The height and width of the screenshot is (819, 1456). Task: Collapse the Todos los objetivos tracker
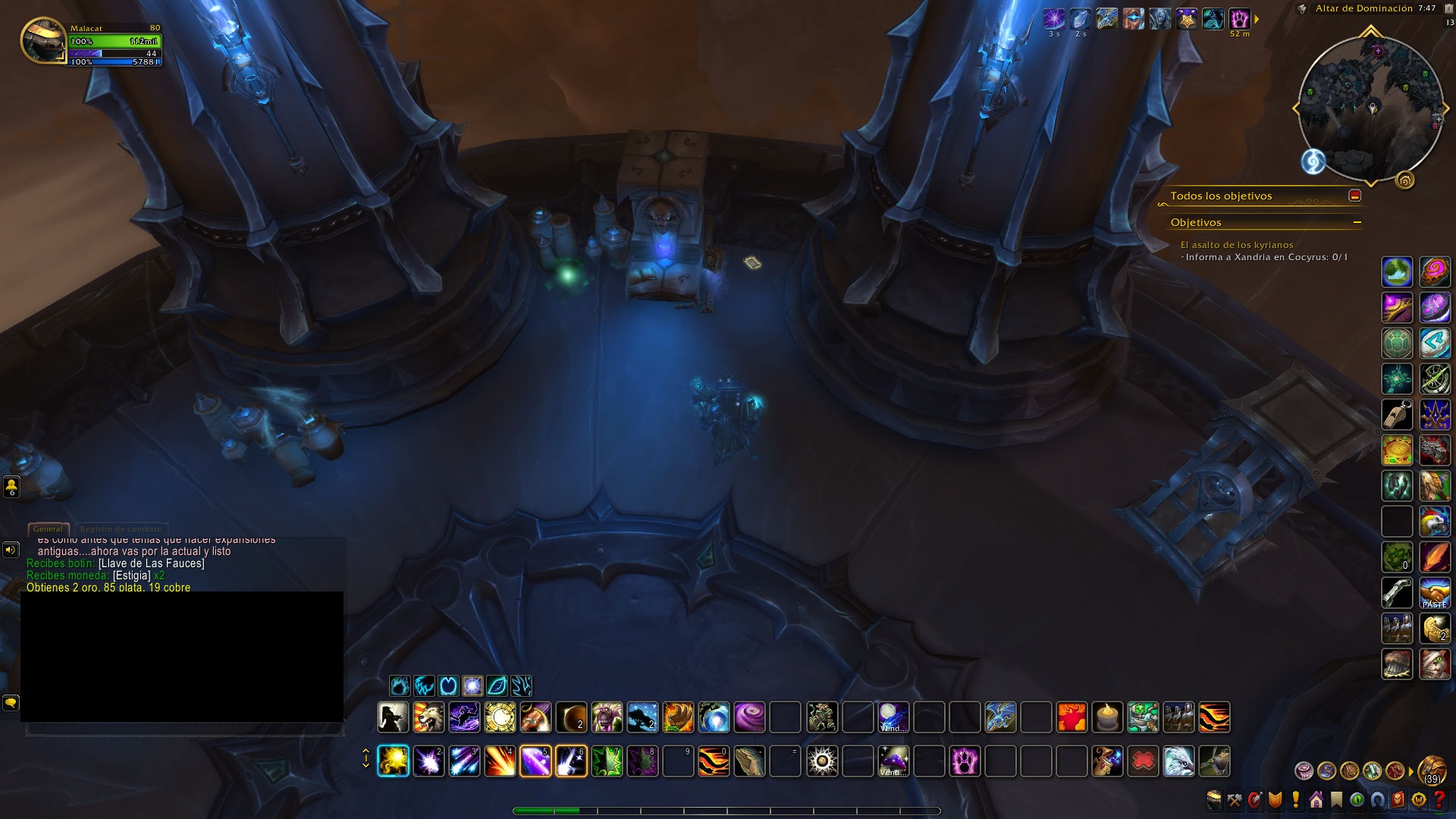[1354, 196]
